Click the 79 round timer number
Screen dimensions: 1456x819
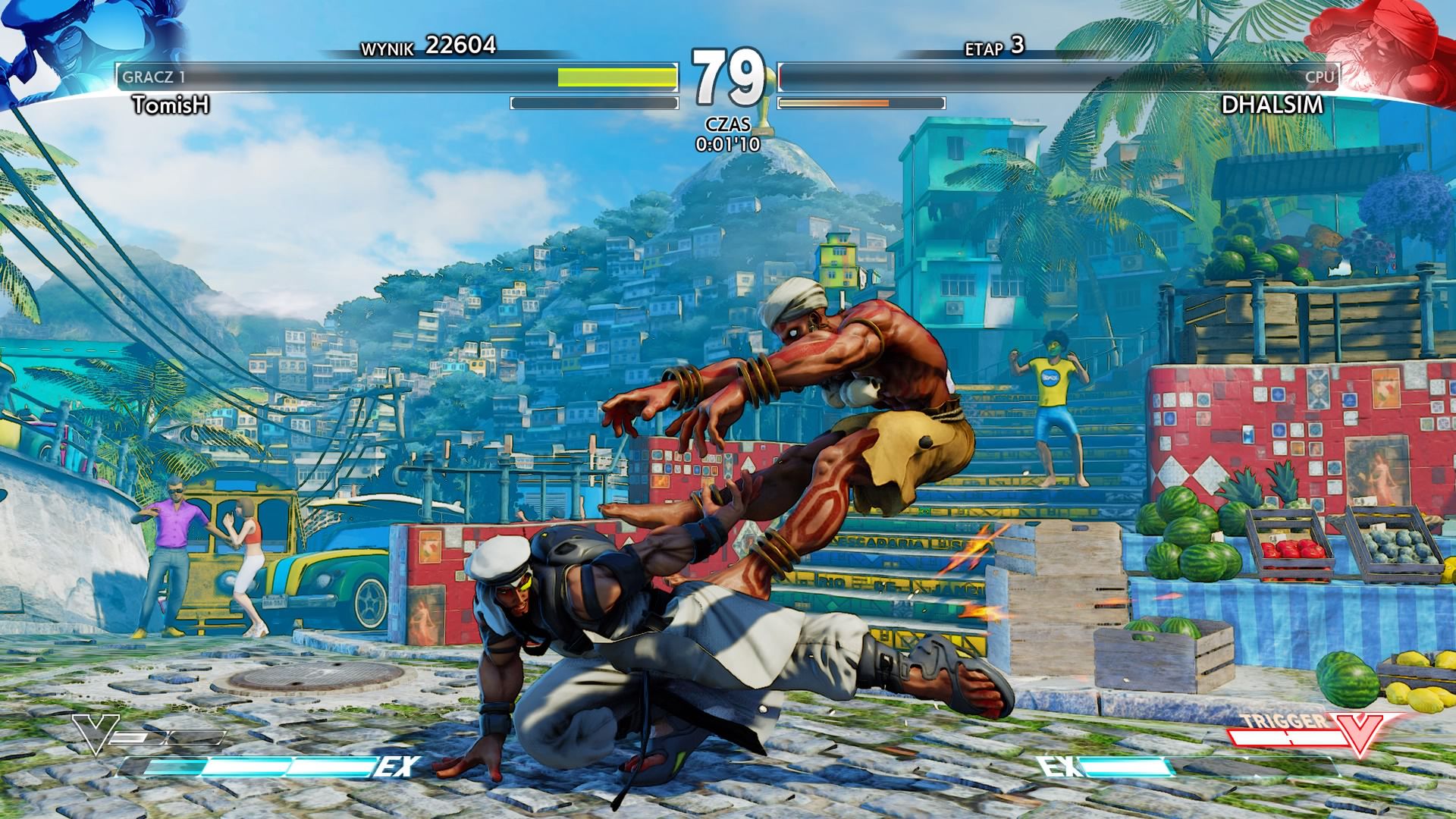728,76
